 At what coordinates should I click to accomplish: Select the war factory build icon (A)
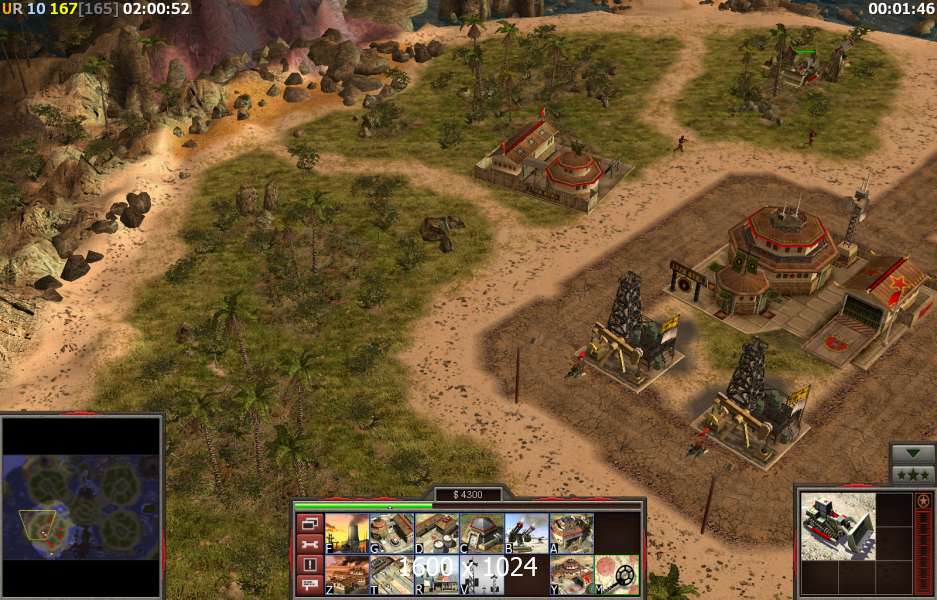tap(571, 533)
